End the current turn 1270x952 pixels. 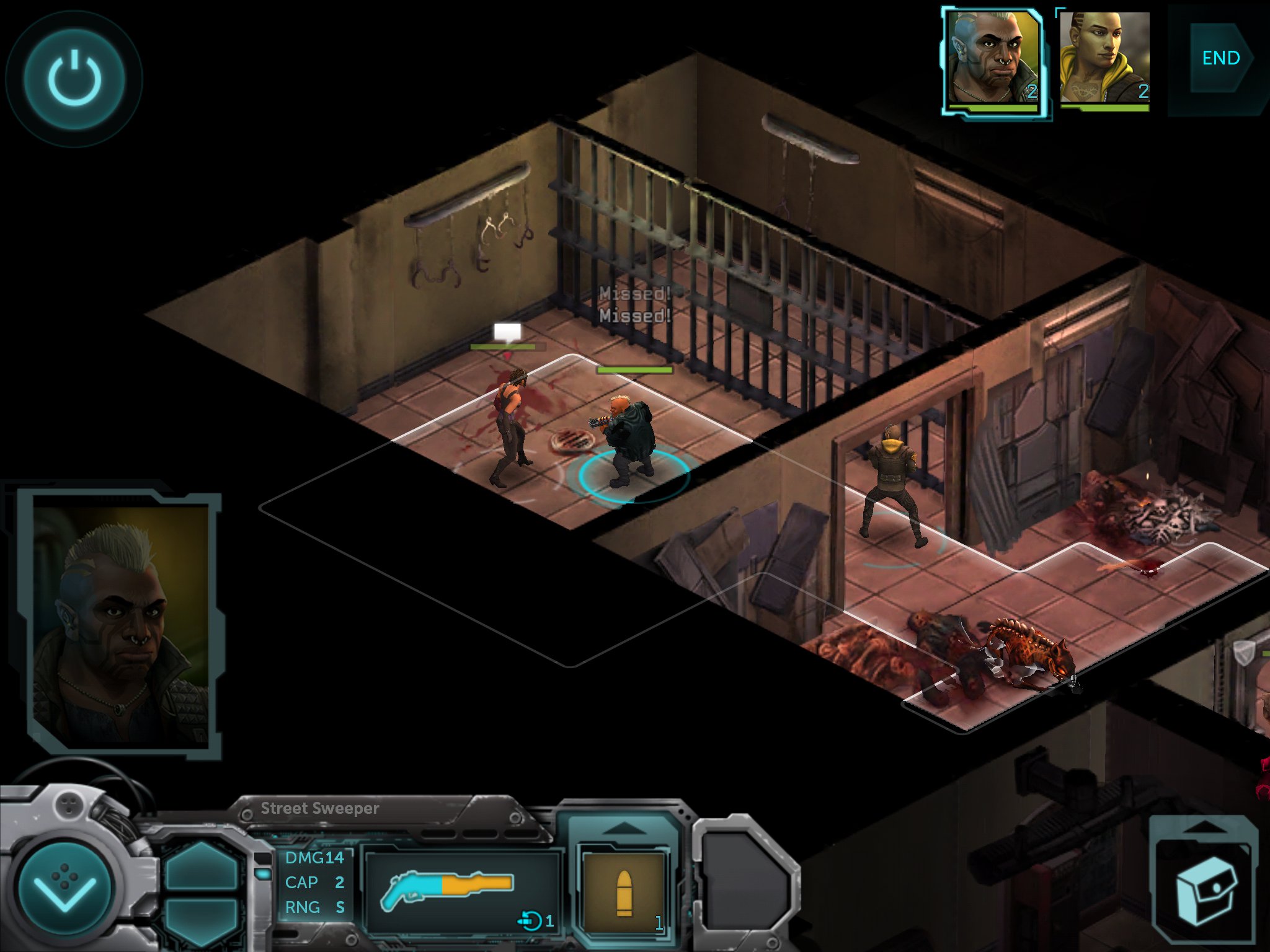pos(1220,59)
